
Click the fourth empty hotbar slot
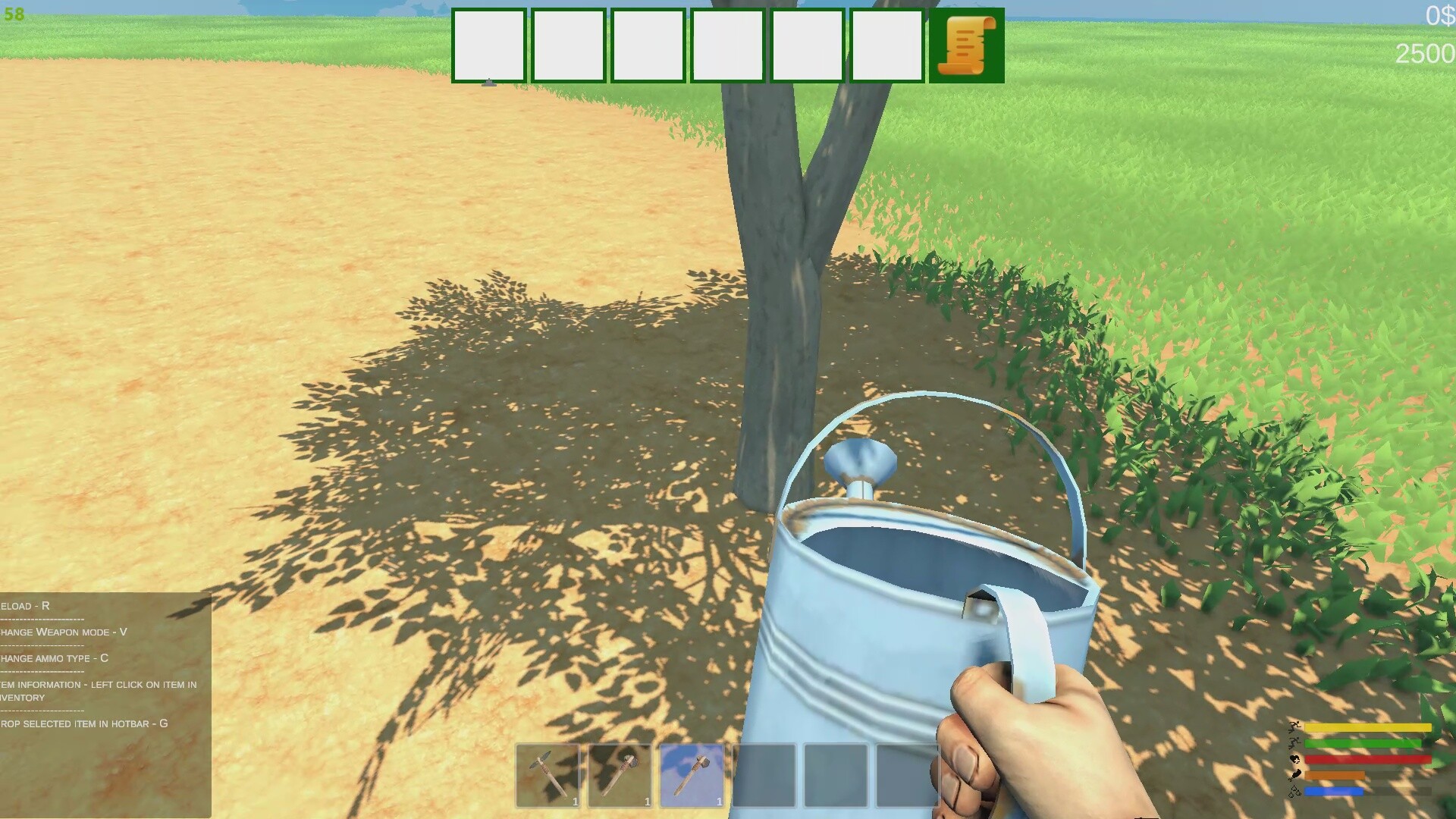click(766, 776)
